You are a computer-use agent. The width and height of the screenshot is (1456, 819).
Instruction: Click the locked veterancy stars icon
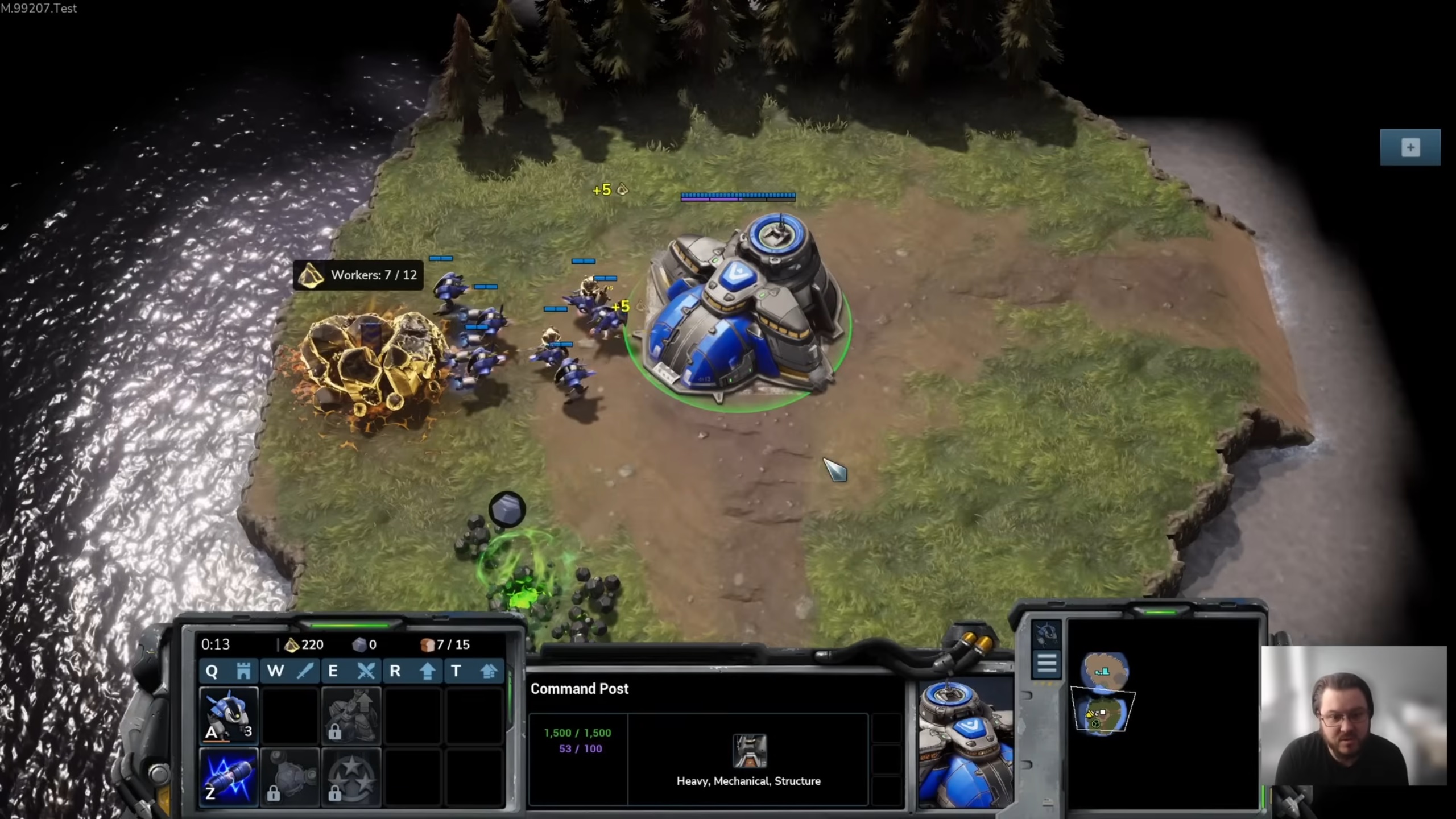[x=351, y=777]
